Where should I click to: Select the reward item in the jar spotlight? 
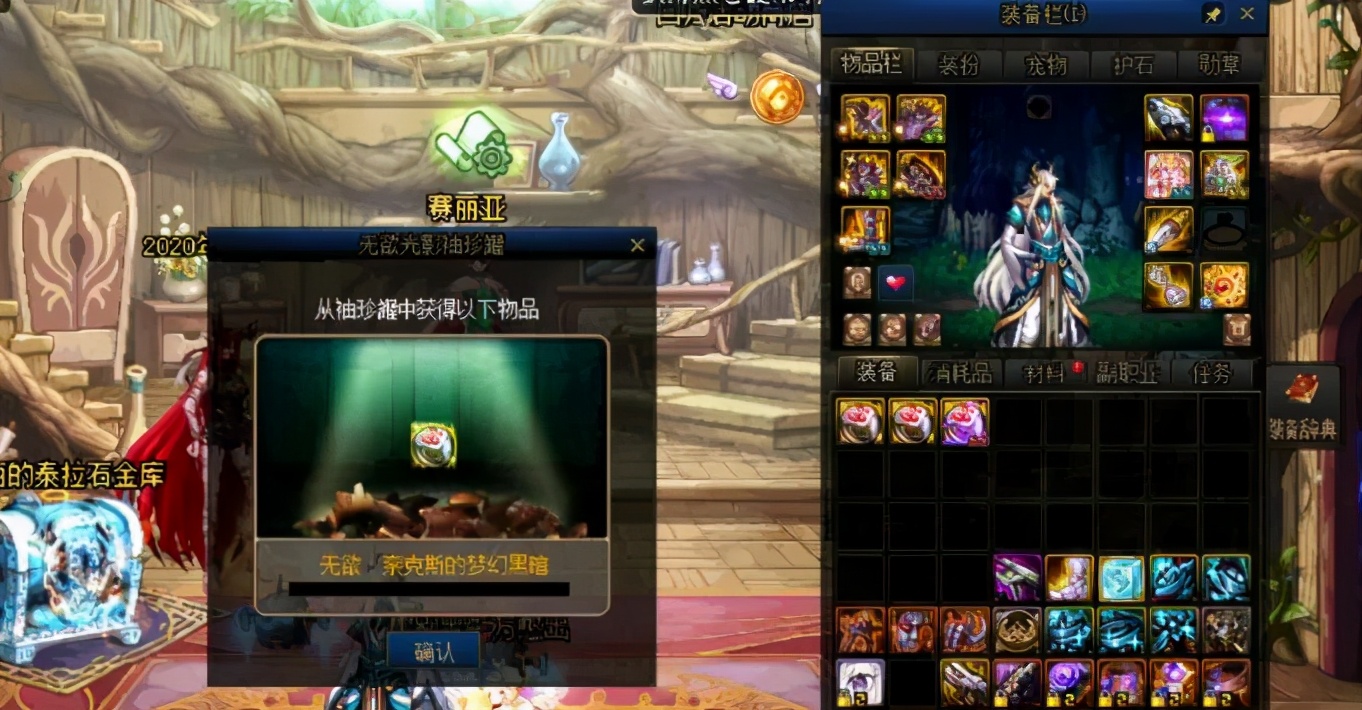point(433,444)
